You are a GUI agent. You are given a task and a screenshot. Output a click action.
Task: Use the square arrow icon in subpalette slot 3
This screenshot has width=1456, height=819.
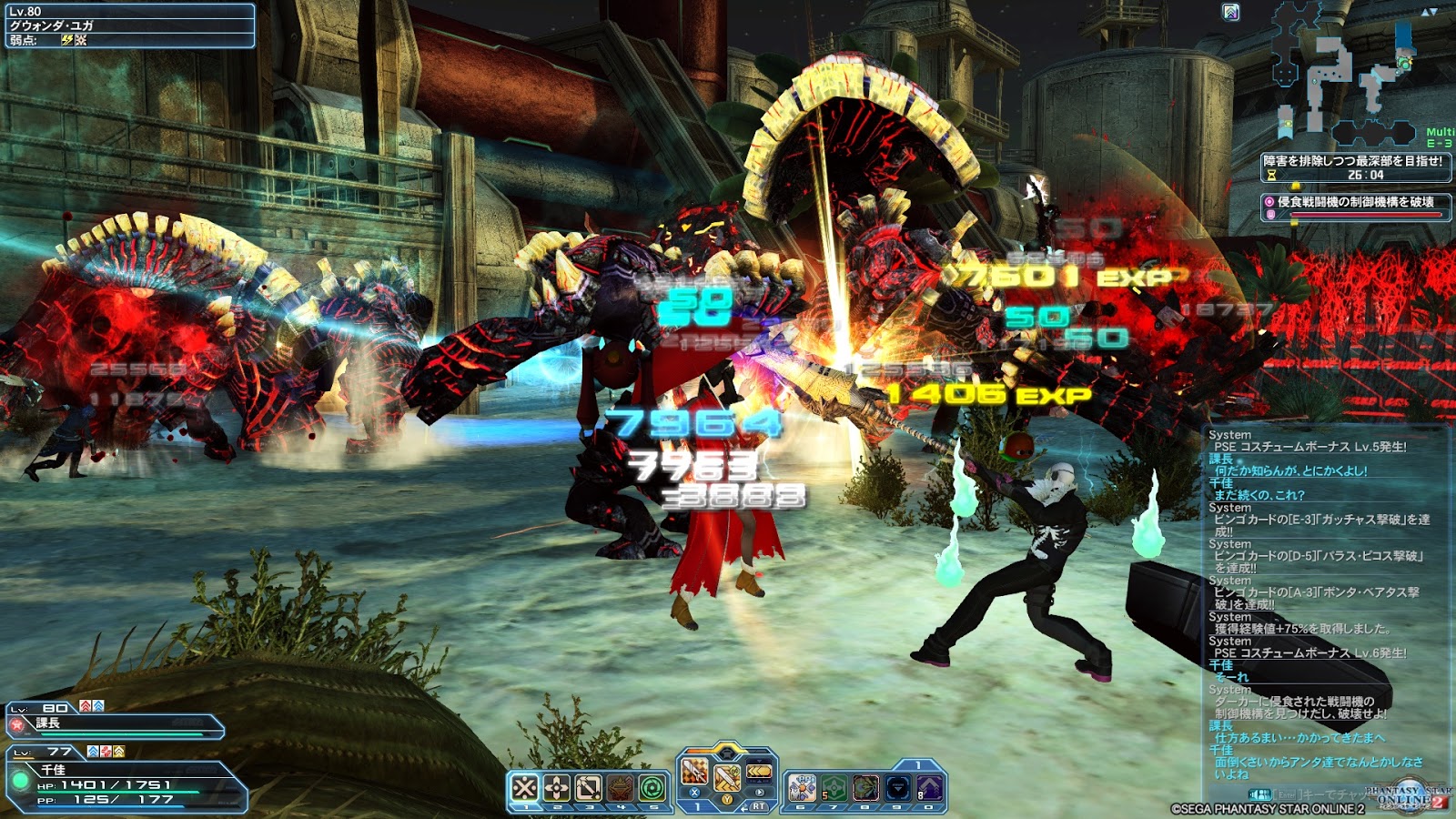click(589, 787)
